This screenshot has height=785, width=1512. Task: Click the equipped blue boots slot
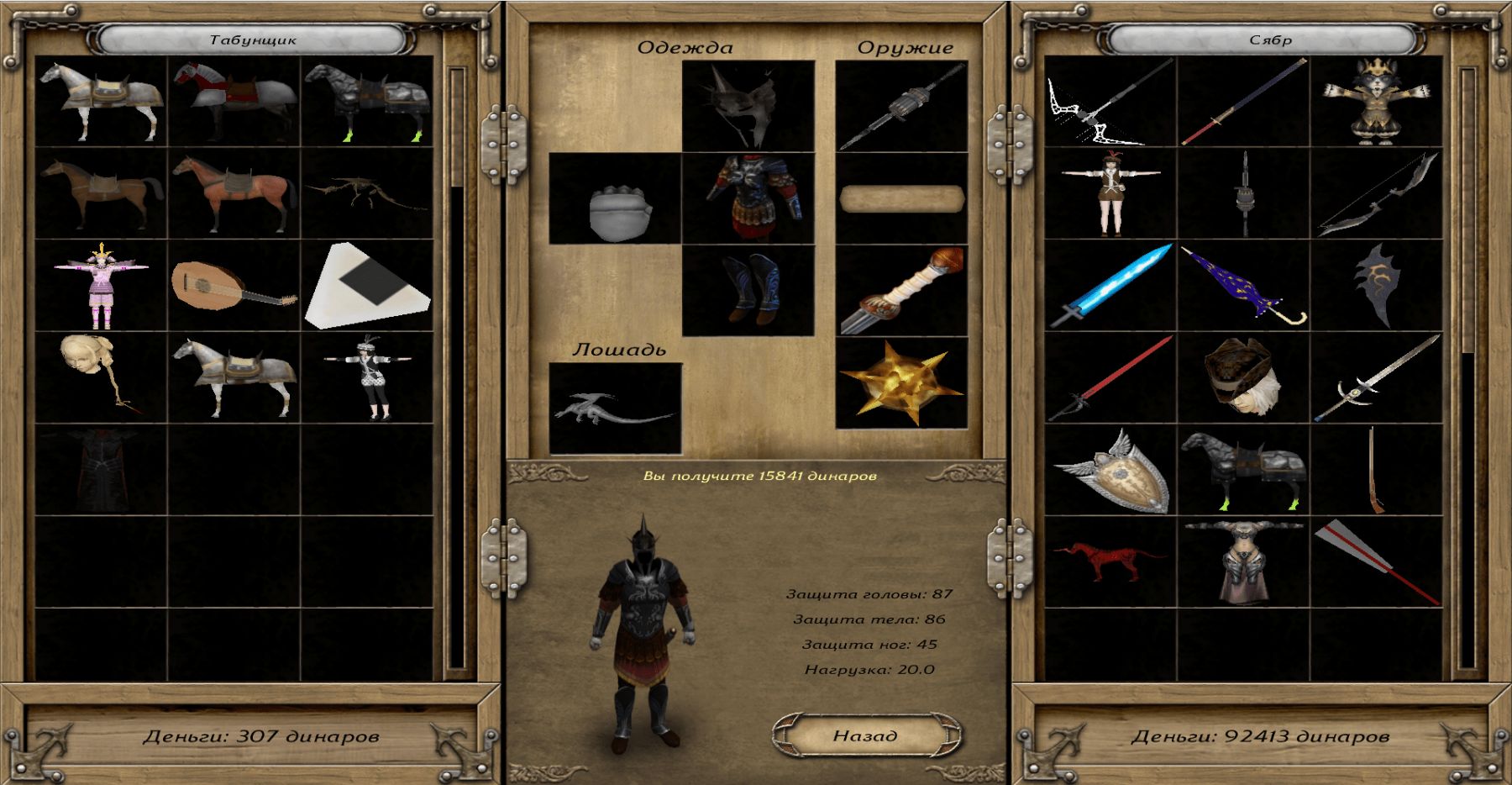748,291
